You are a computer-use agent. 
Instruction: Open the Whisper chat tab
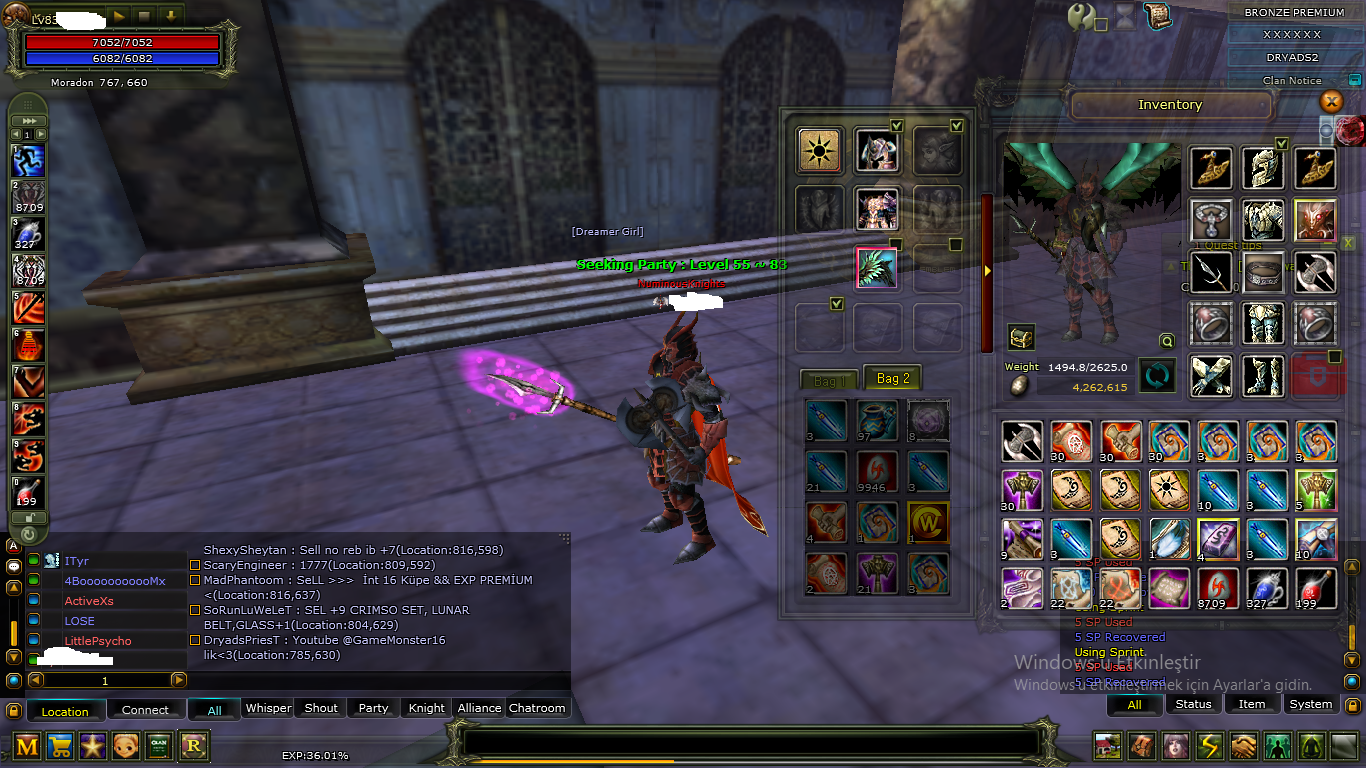268,708
